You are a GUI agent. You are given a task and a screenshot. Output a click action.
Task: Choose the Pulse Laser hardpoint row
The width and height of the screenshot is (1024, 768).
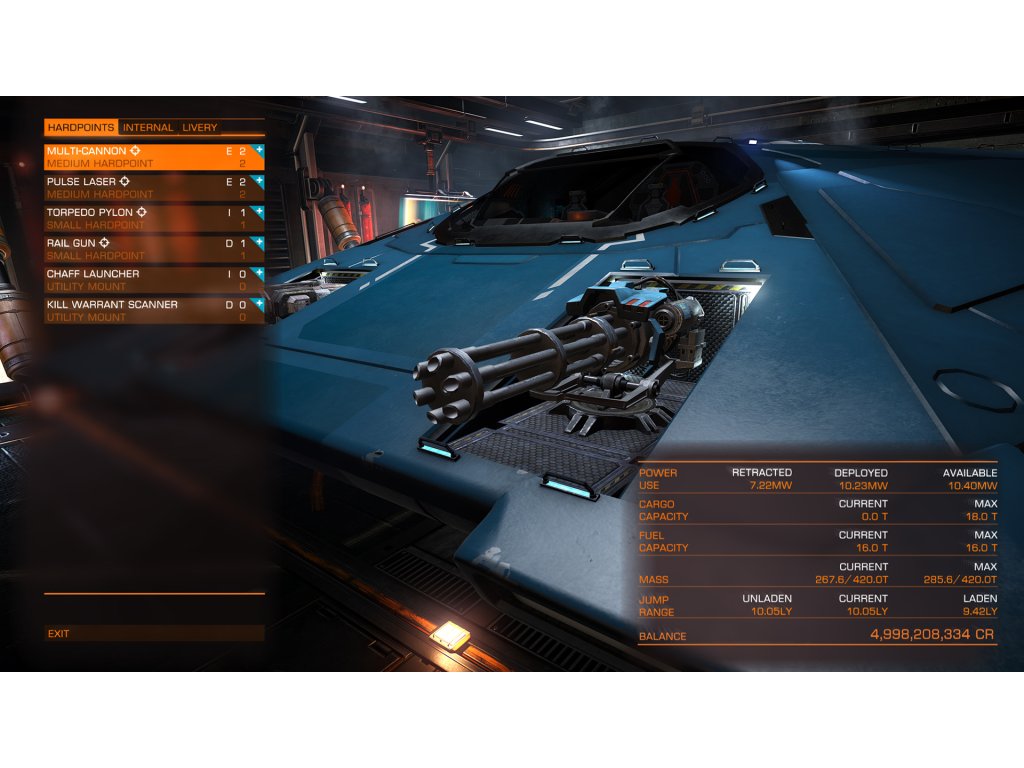150,188
